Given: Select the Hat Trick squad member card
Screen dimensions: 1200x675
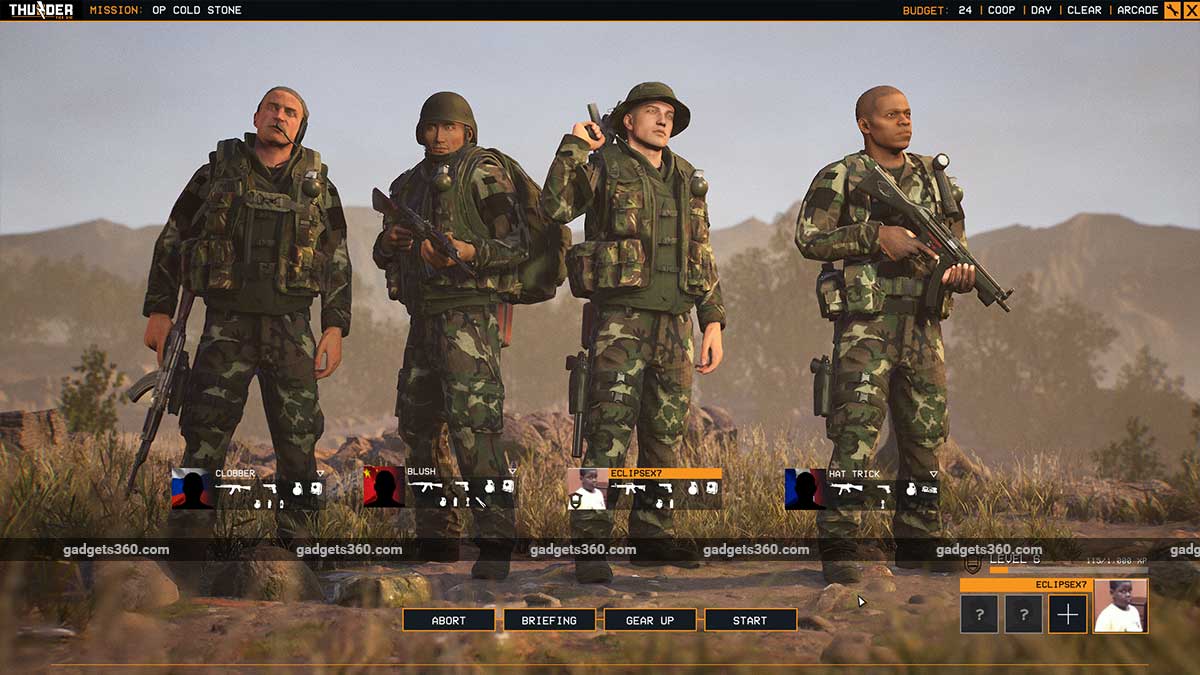Looking at the screenshot, I should click(862, 489).
